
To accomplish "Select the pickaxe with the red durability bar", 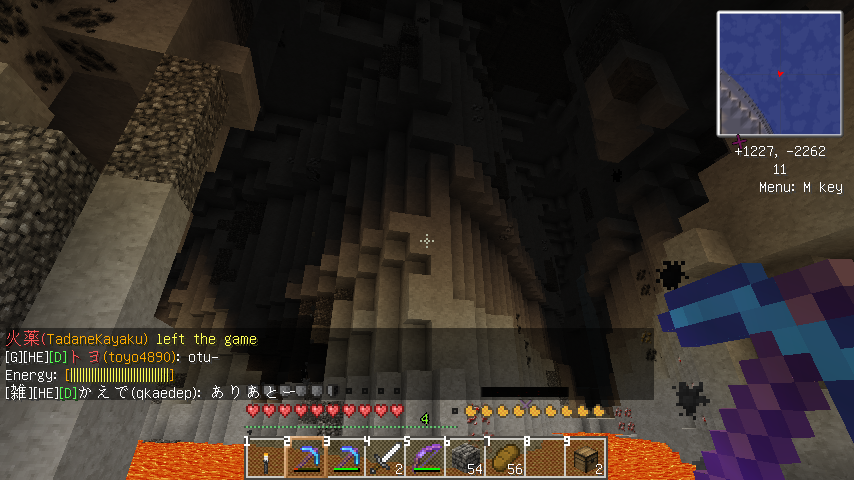I will (306, 459).
